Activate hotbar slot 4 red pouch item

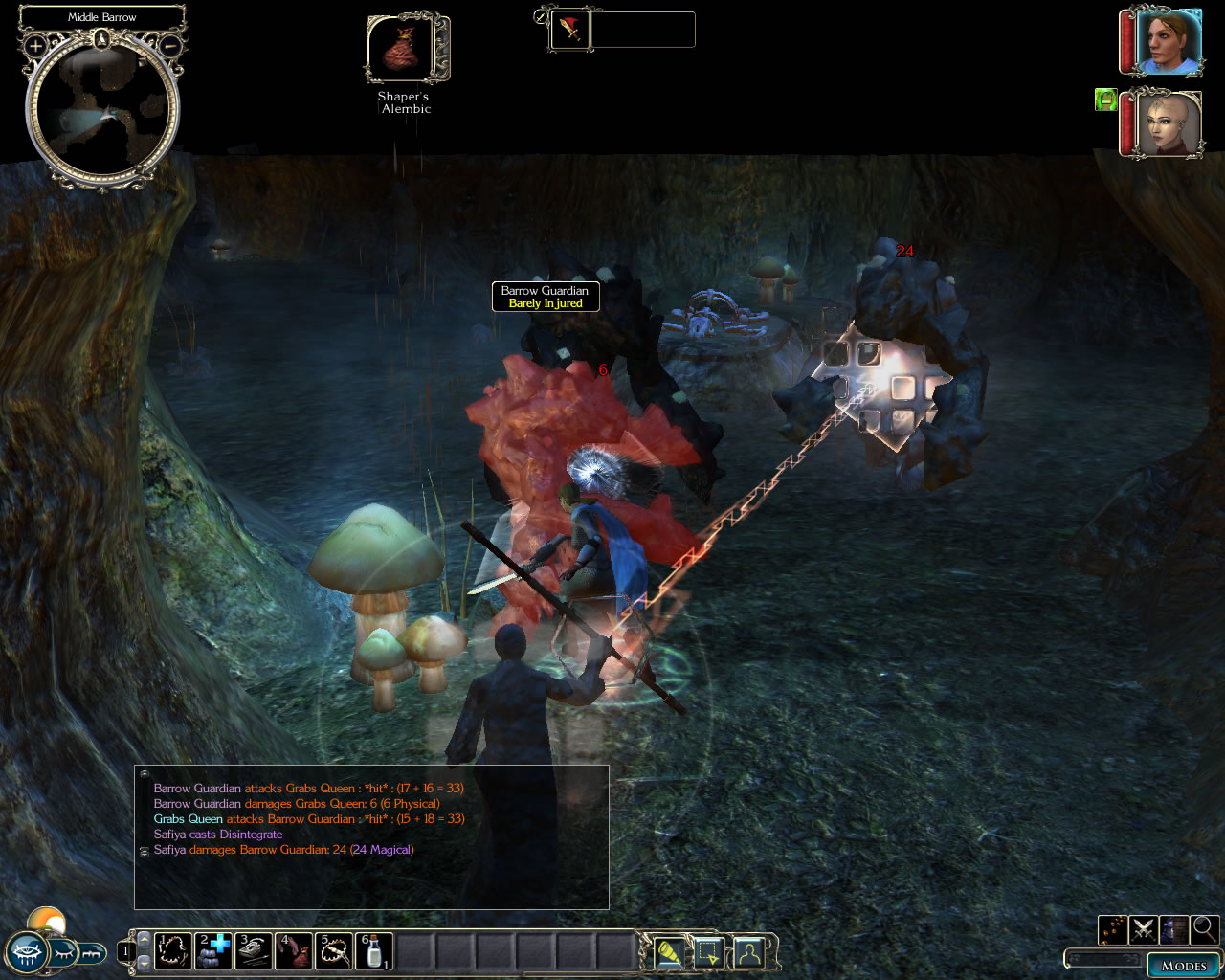tap(294, 951)
